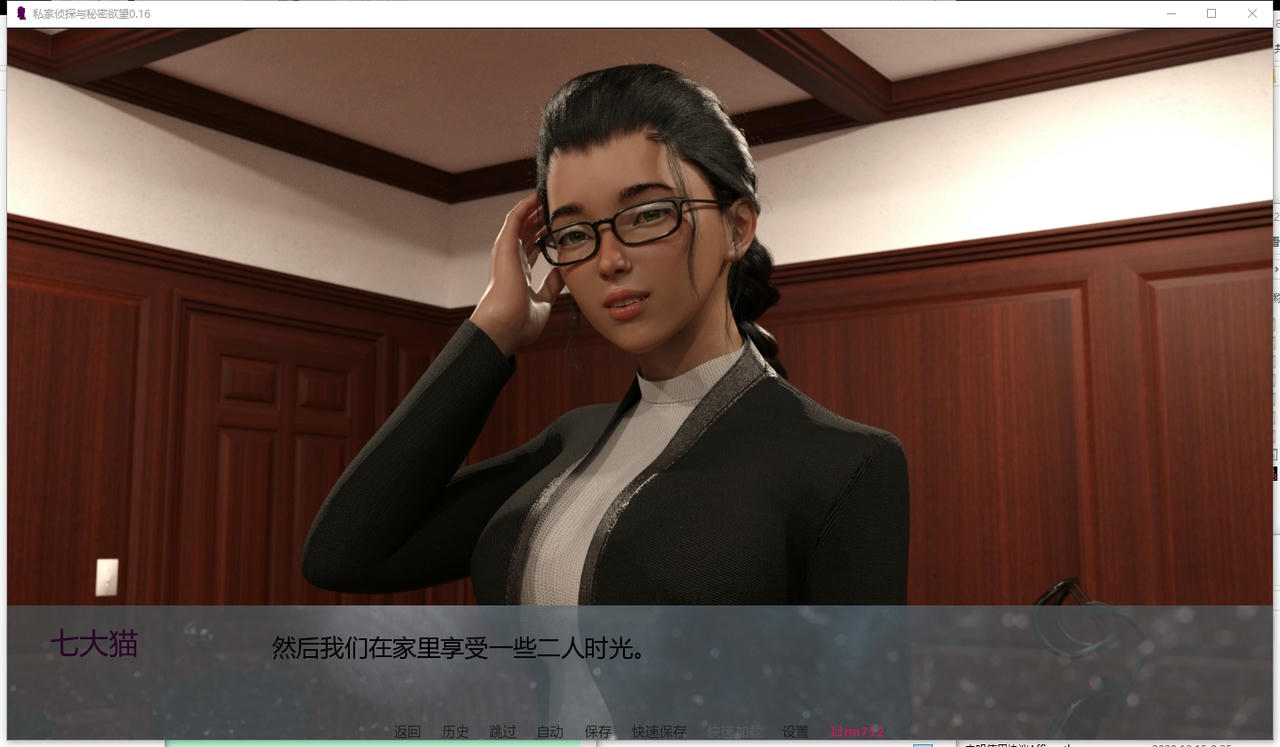Click the 返回 button to go back

pos(406,732)
